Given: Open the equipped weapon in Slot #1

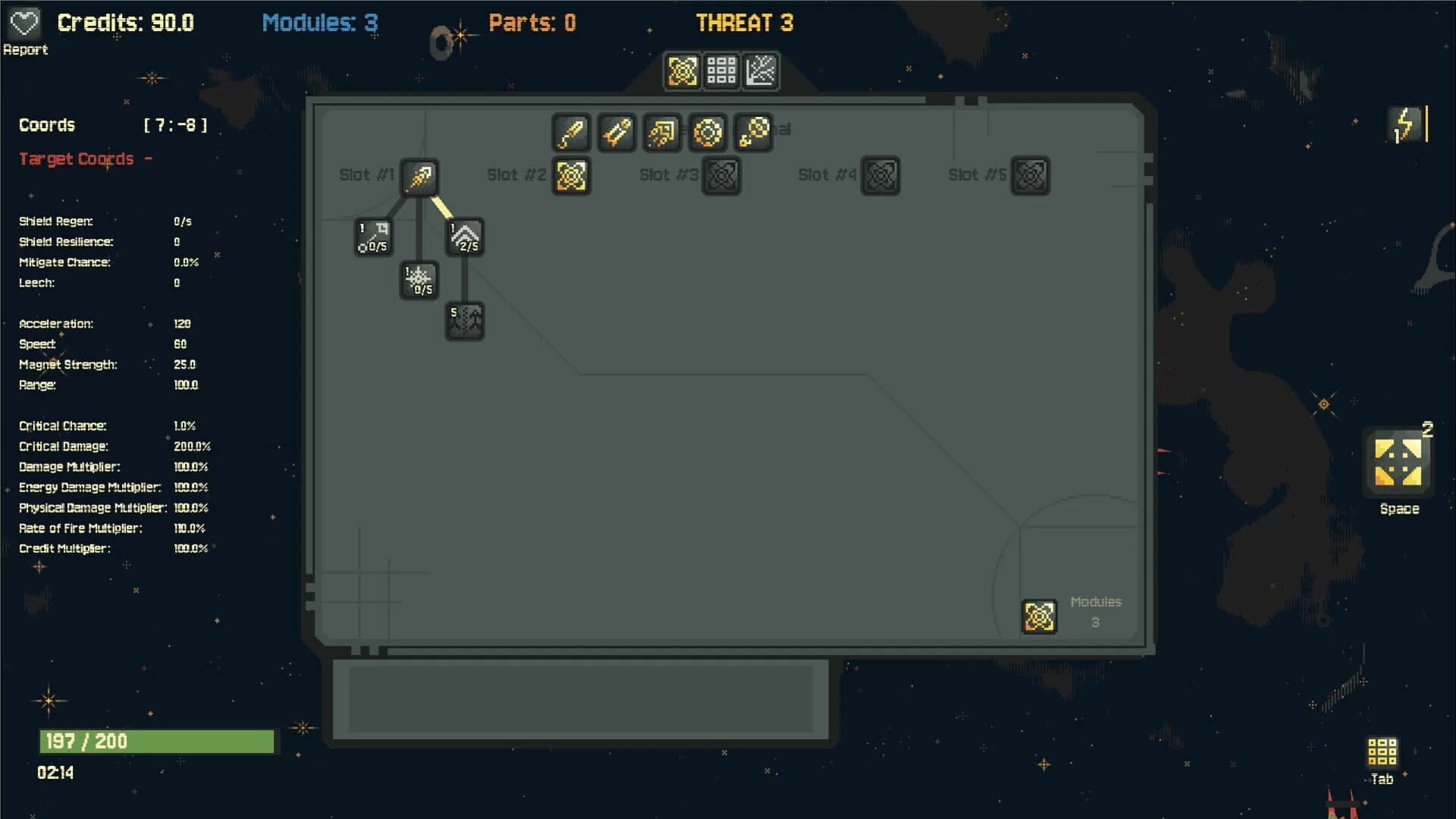Looking at the screenshot, I should (419, 177).
